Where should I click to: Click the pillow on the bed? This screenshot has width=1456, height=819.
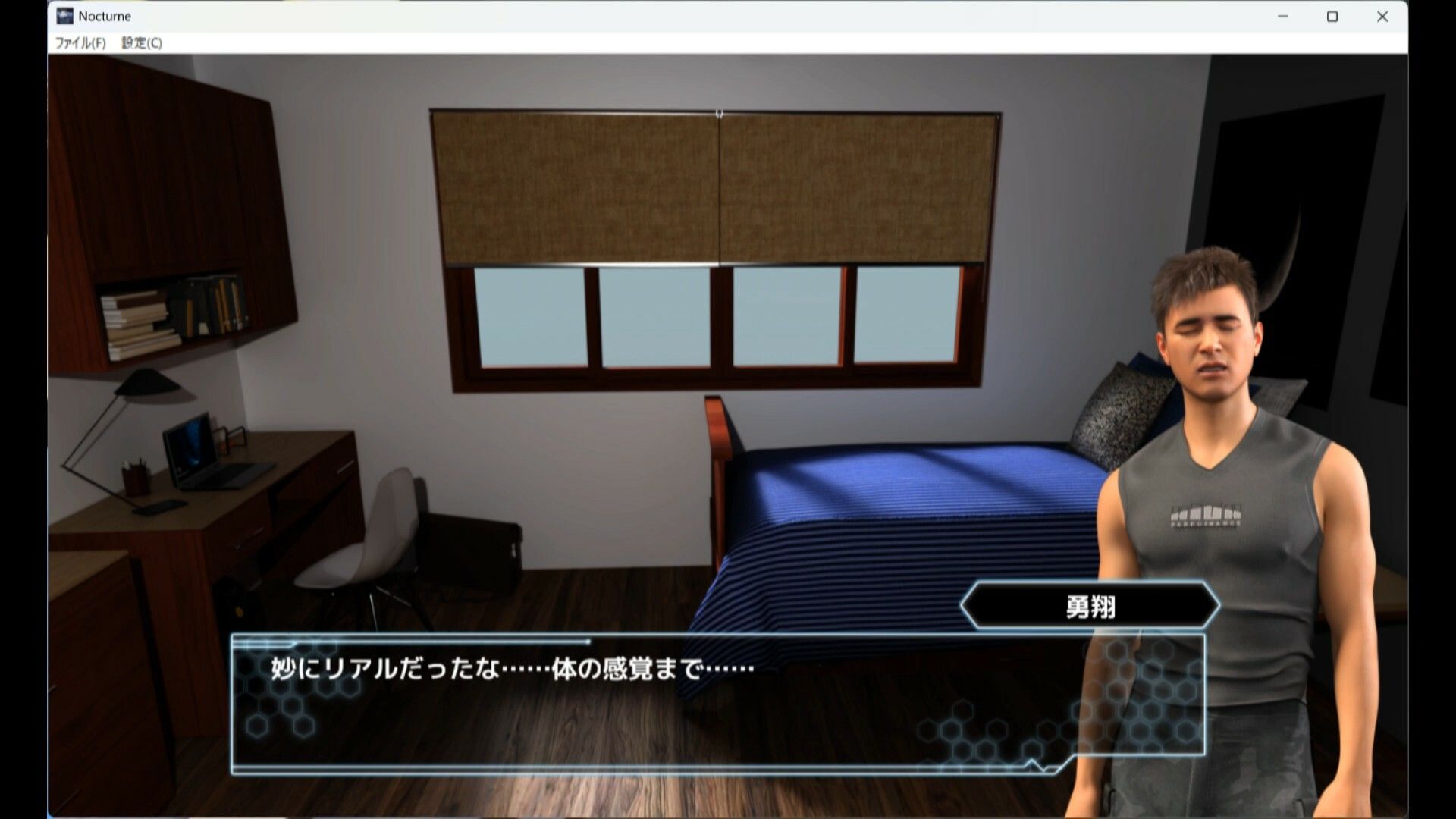[1115, 409]
